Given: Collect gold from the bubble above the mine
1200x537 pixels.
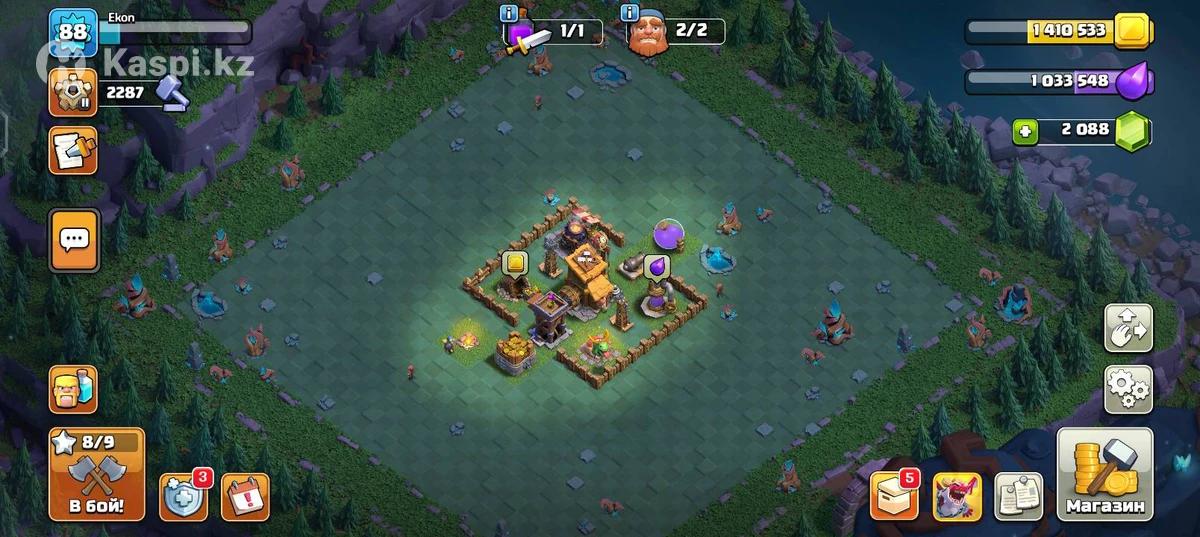Looking at the screenshot, I should click(x=515, y=263).
